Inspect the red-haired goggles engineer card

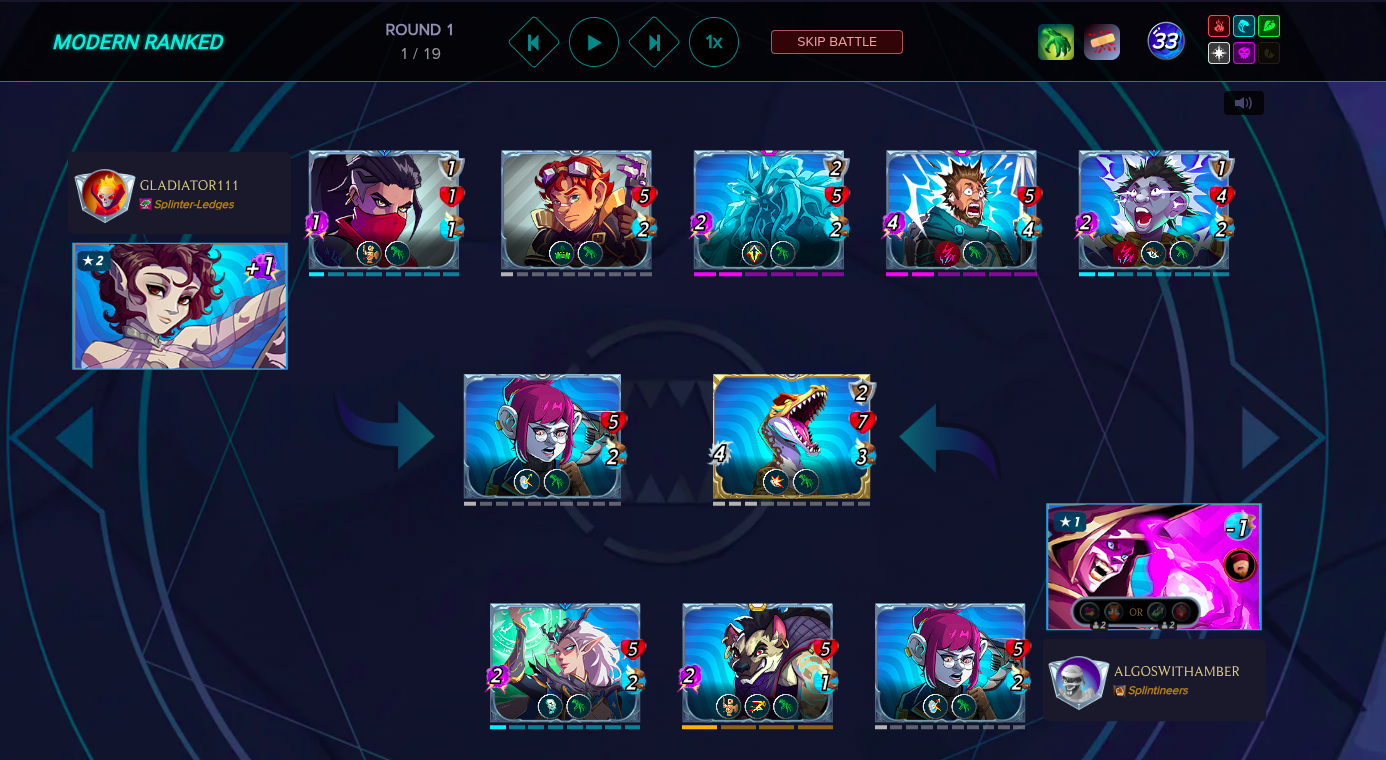[576, 212]
